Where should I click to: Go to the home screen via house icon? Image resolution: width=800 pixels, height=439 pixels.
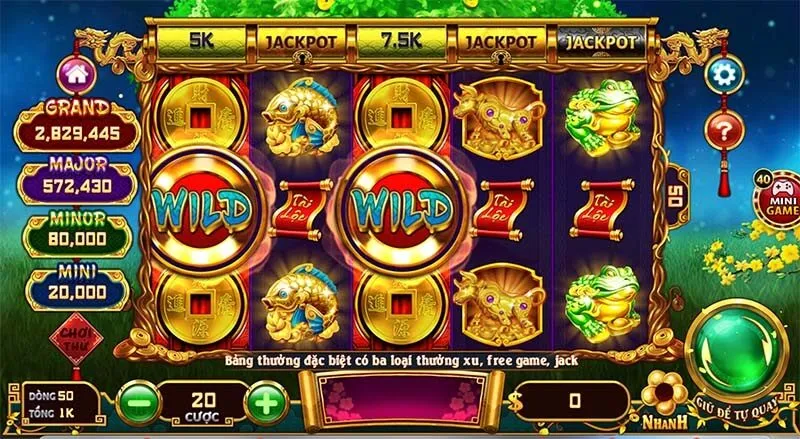point(73,73)
